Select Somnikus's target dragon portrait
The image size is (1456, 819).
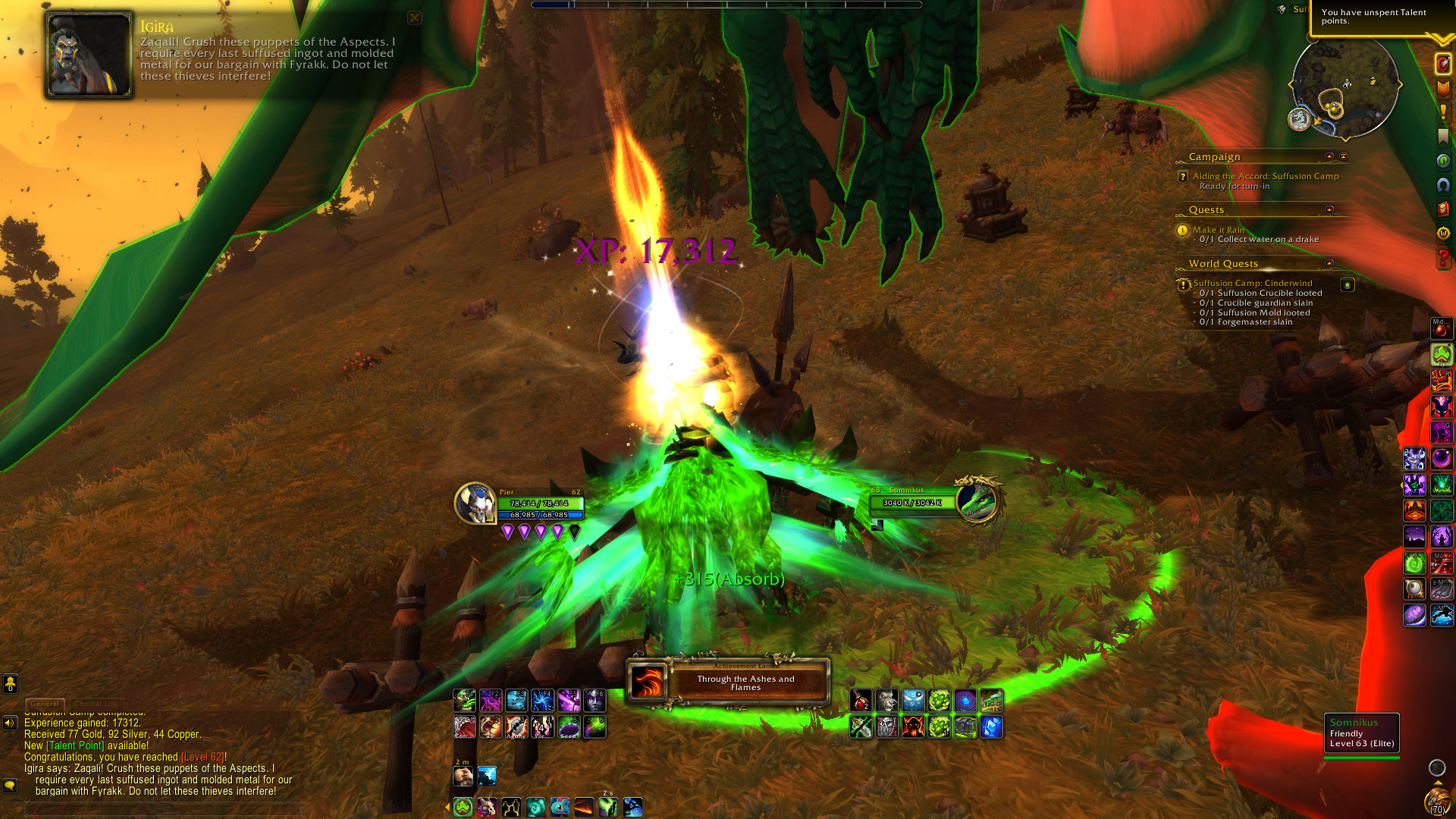point(978,500)
